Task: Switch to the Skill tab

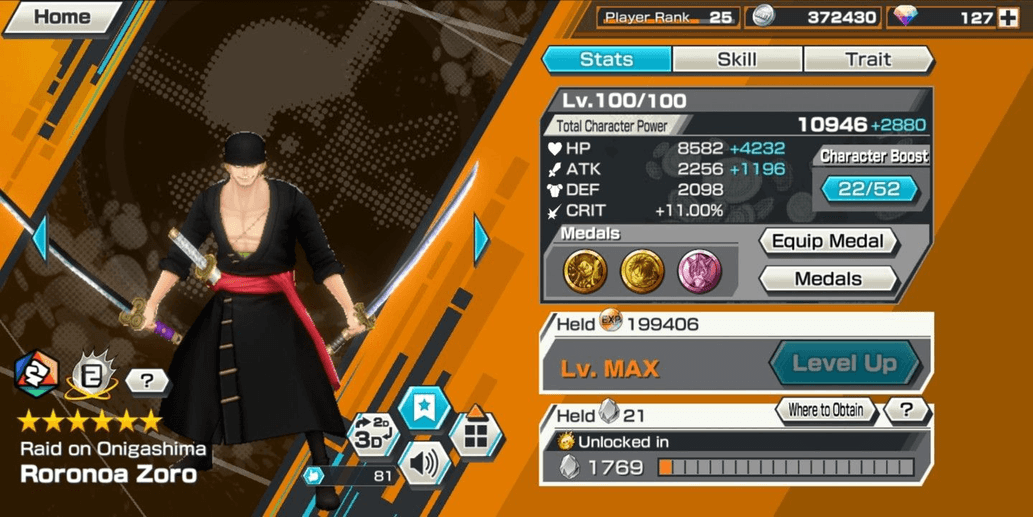Action: [x=736, y=59]
